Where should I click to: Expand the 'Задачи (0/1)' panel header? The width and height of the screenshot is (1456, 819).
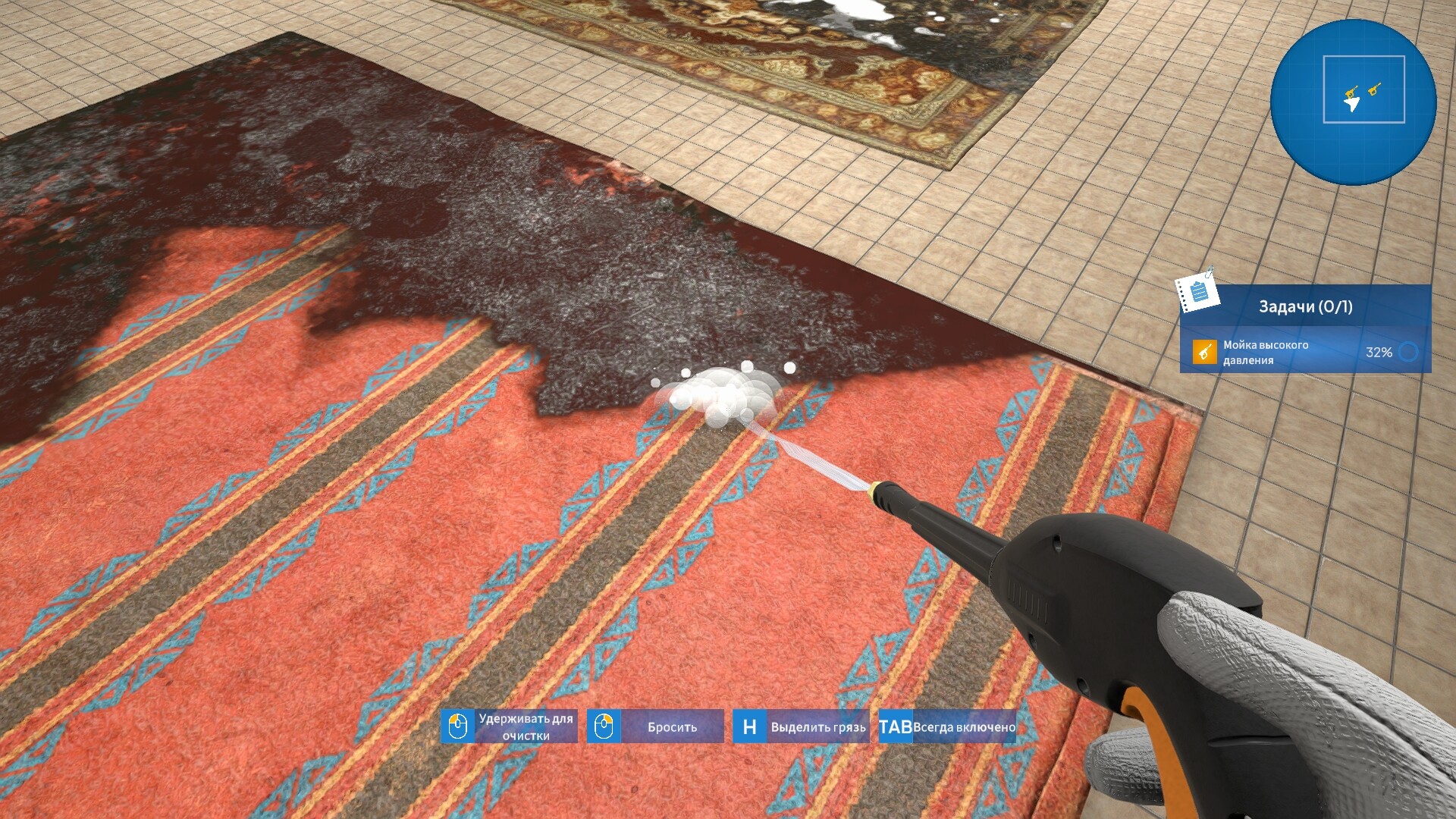(1306, 306)
